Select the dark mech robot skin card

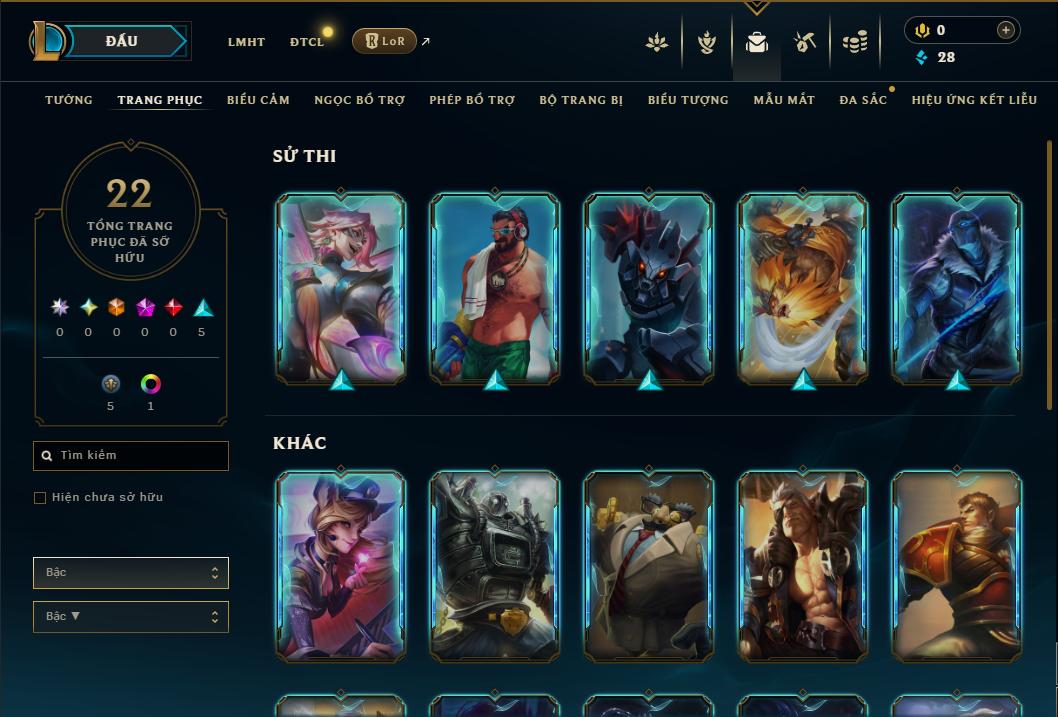tap(649, 288)
